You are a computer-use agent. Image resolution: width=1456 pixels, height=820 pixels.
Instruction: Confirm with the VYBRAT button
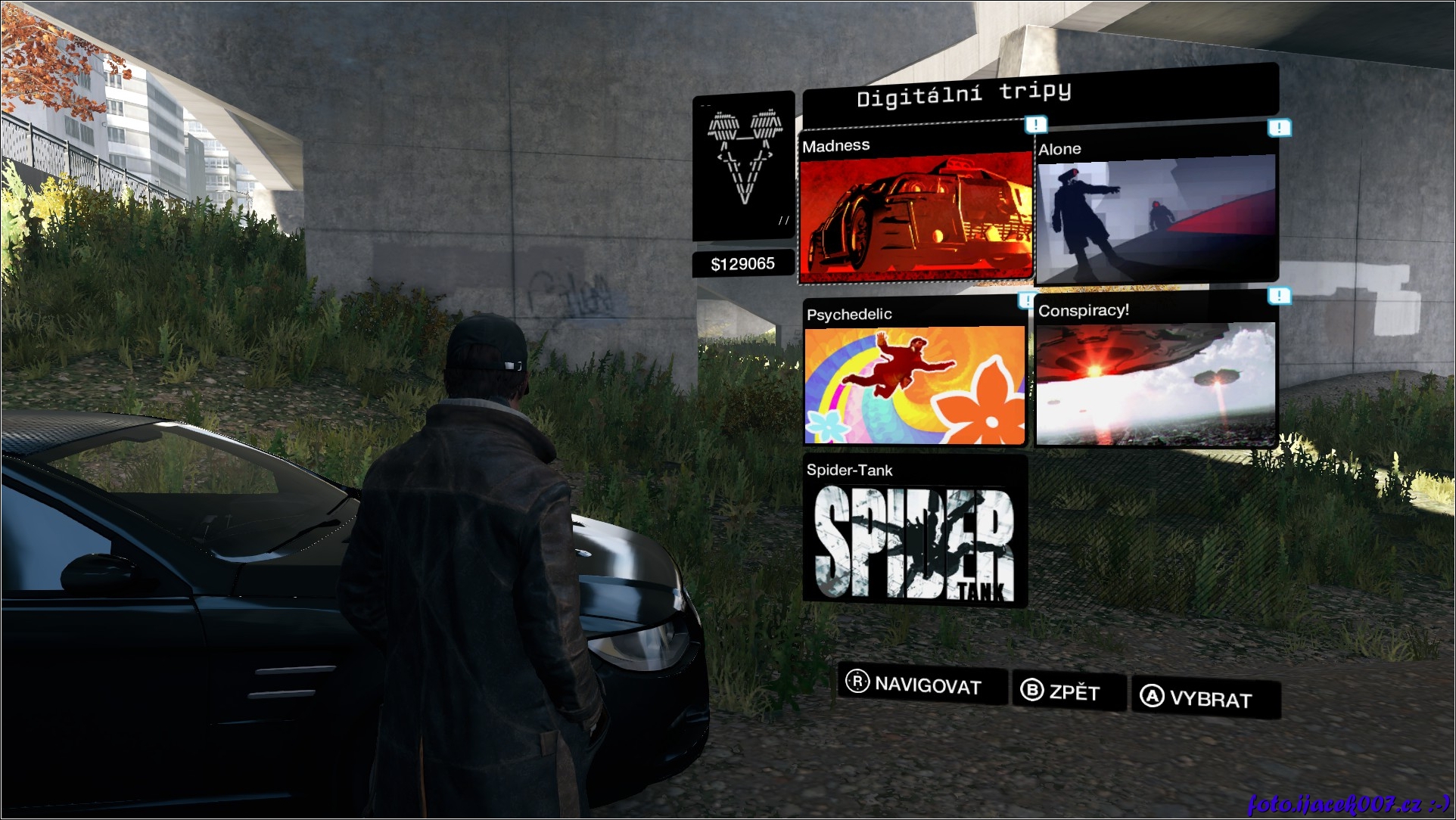[x=1205, y=697]
